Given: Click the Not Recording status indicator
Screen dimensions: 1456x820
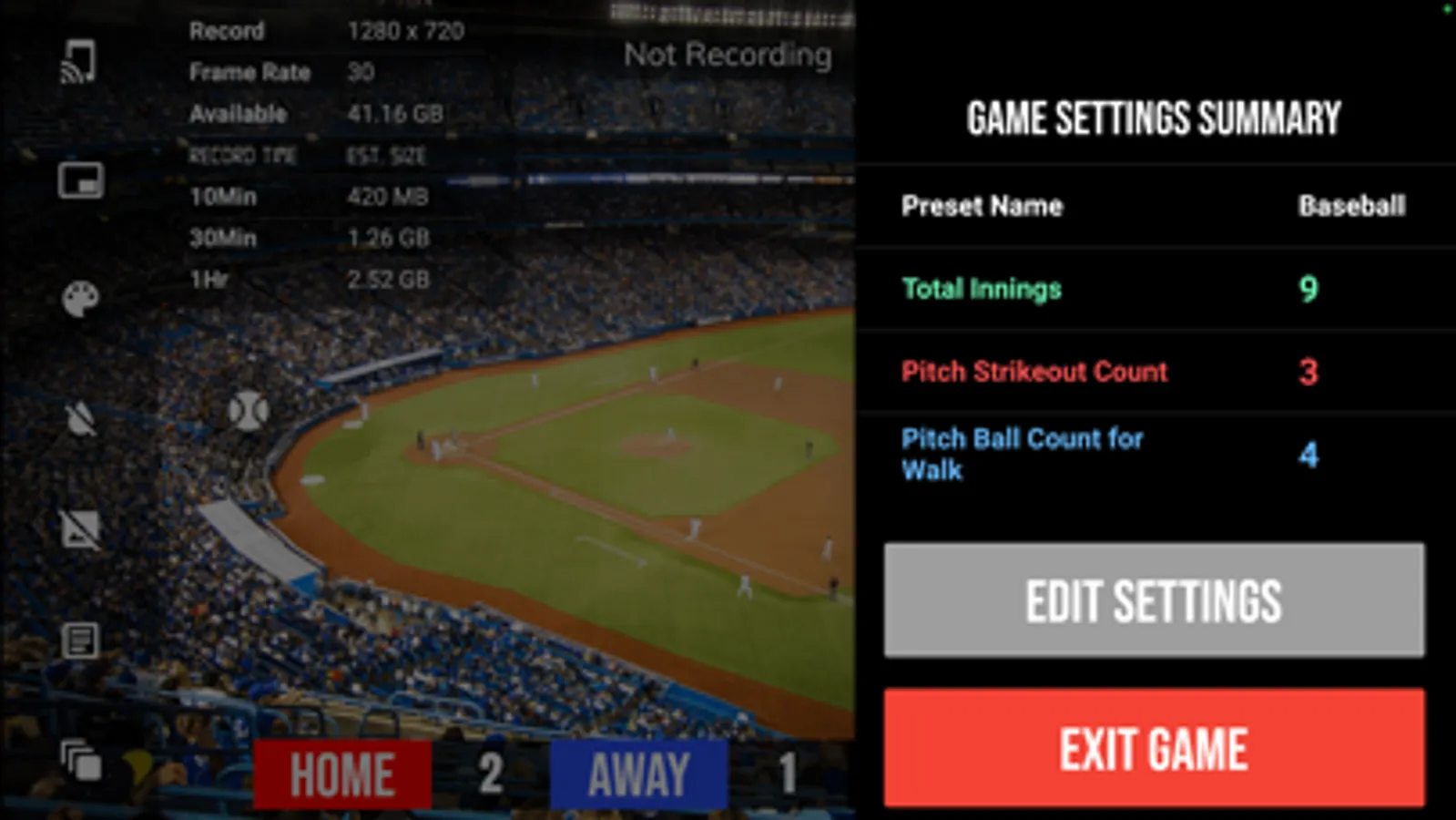Looking at the screenshot, I should pos(727,56).
